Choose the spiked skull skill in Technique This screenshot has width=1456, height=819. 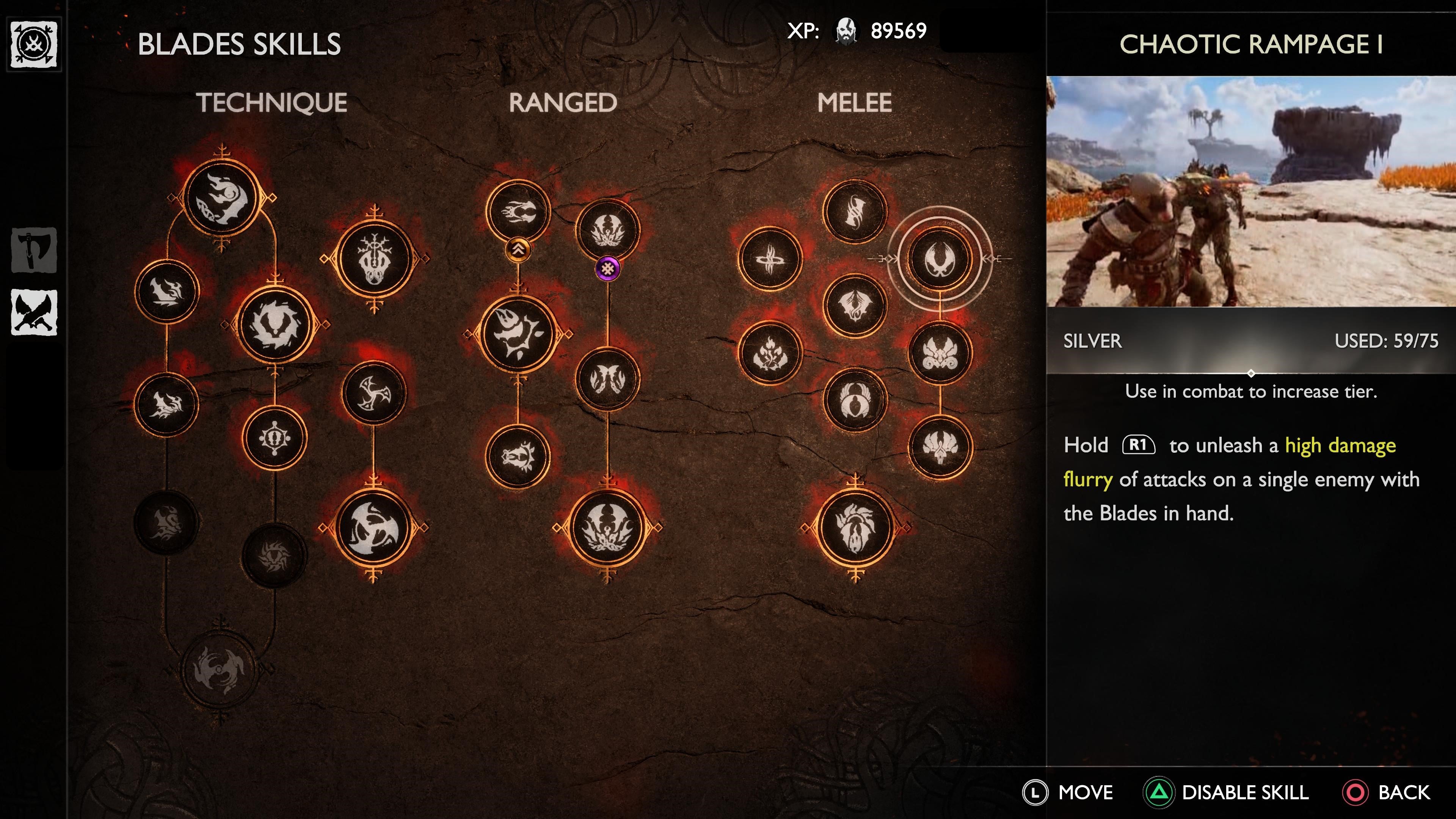(373, 259)
